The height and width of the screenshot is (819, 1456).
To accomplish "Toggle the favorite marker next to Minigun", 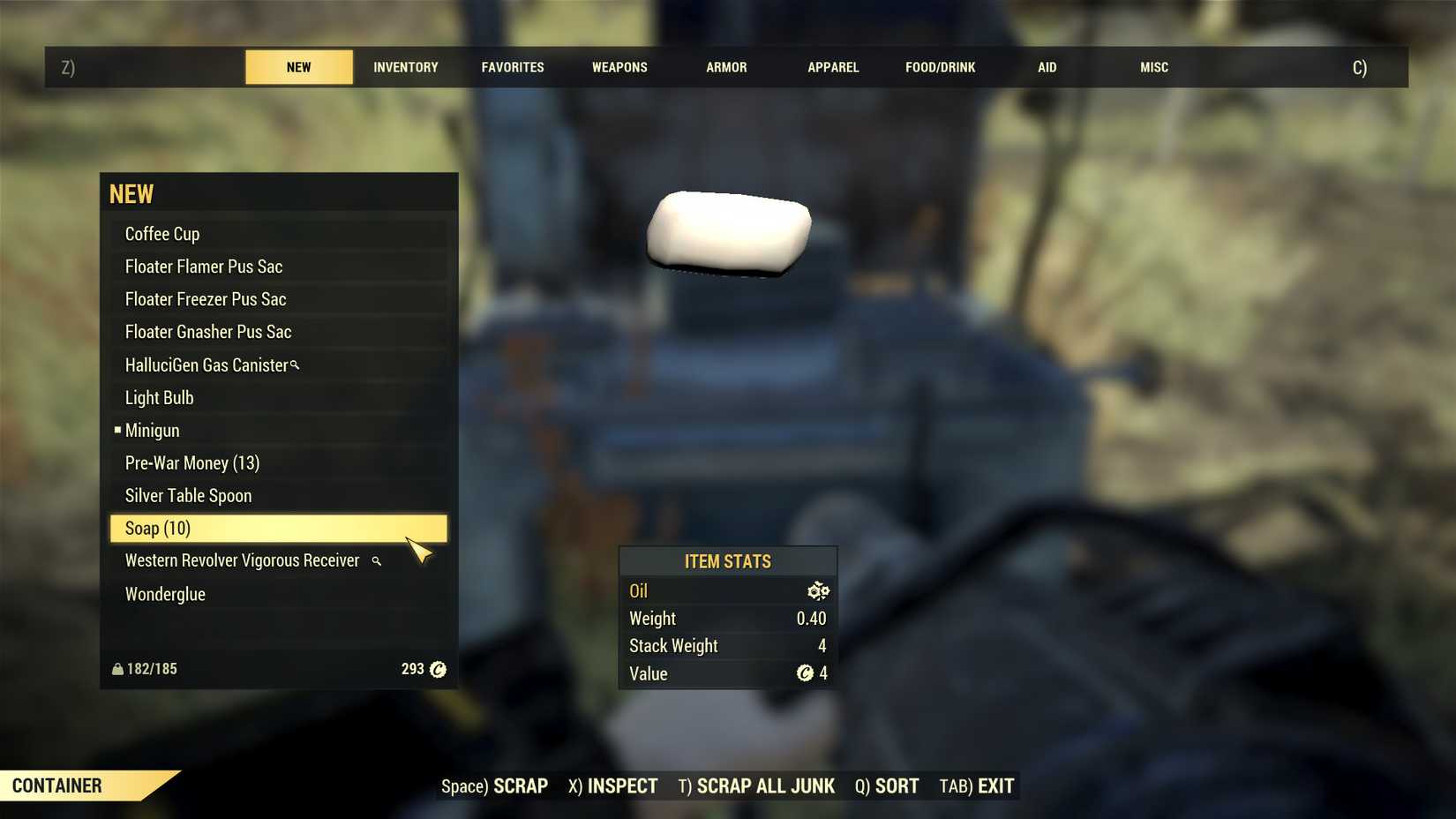I will point(116,430).
